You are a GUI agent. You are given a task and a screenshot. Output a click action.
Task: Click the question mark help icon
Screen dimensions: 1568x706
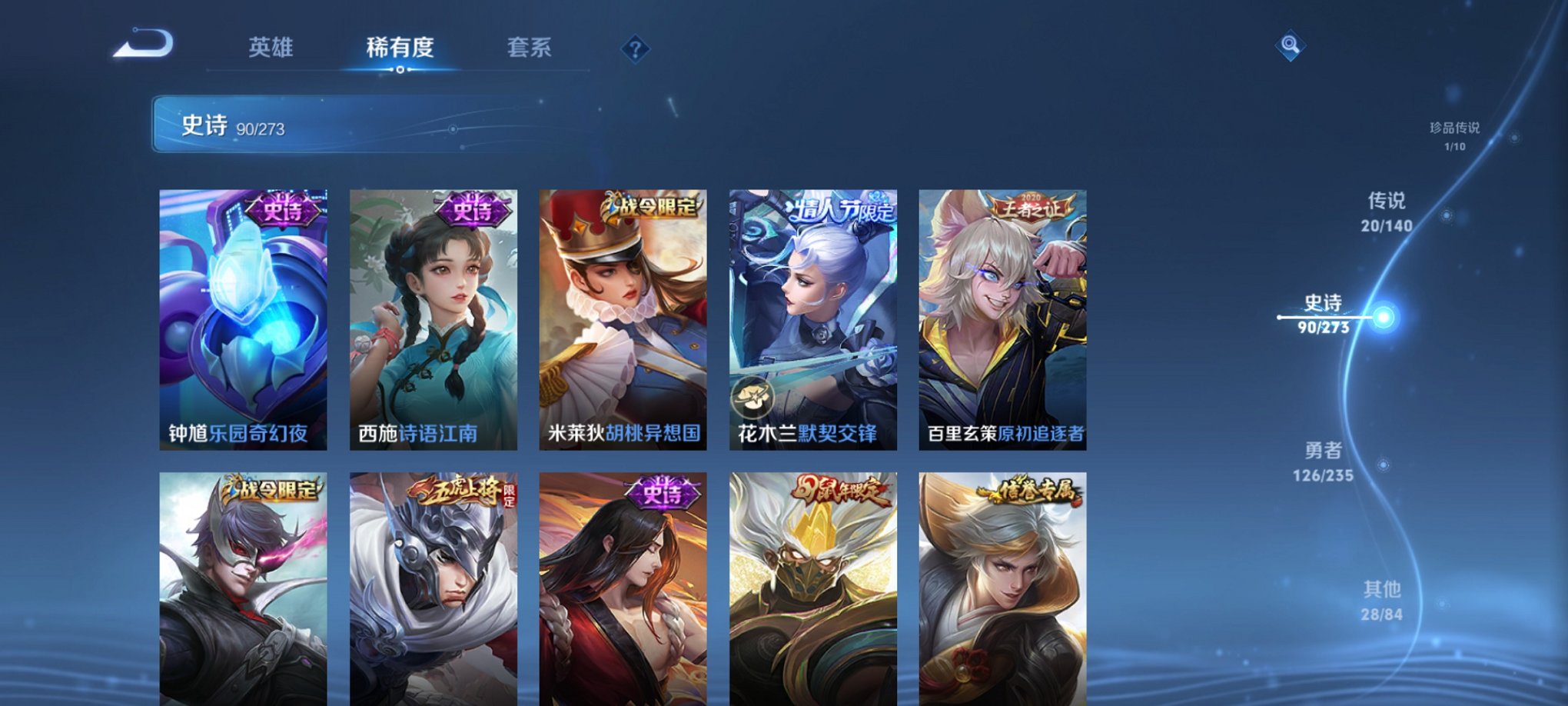click(633, 50)
